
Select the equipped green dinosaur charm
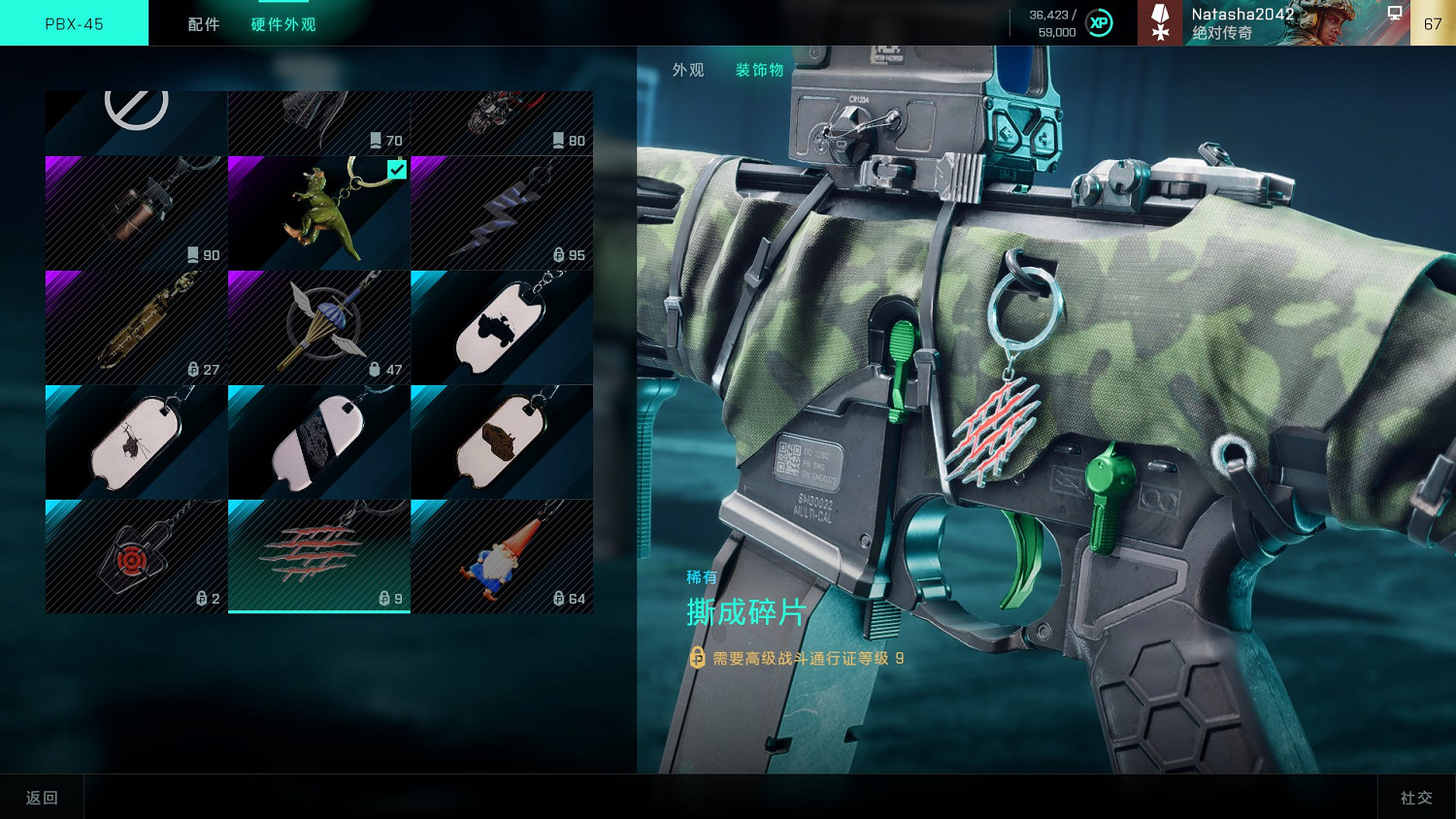click(318, 213)
